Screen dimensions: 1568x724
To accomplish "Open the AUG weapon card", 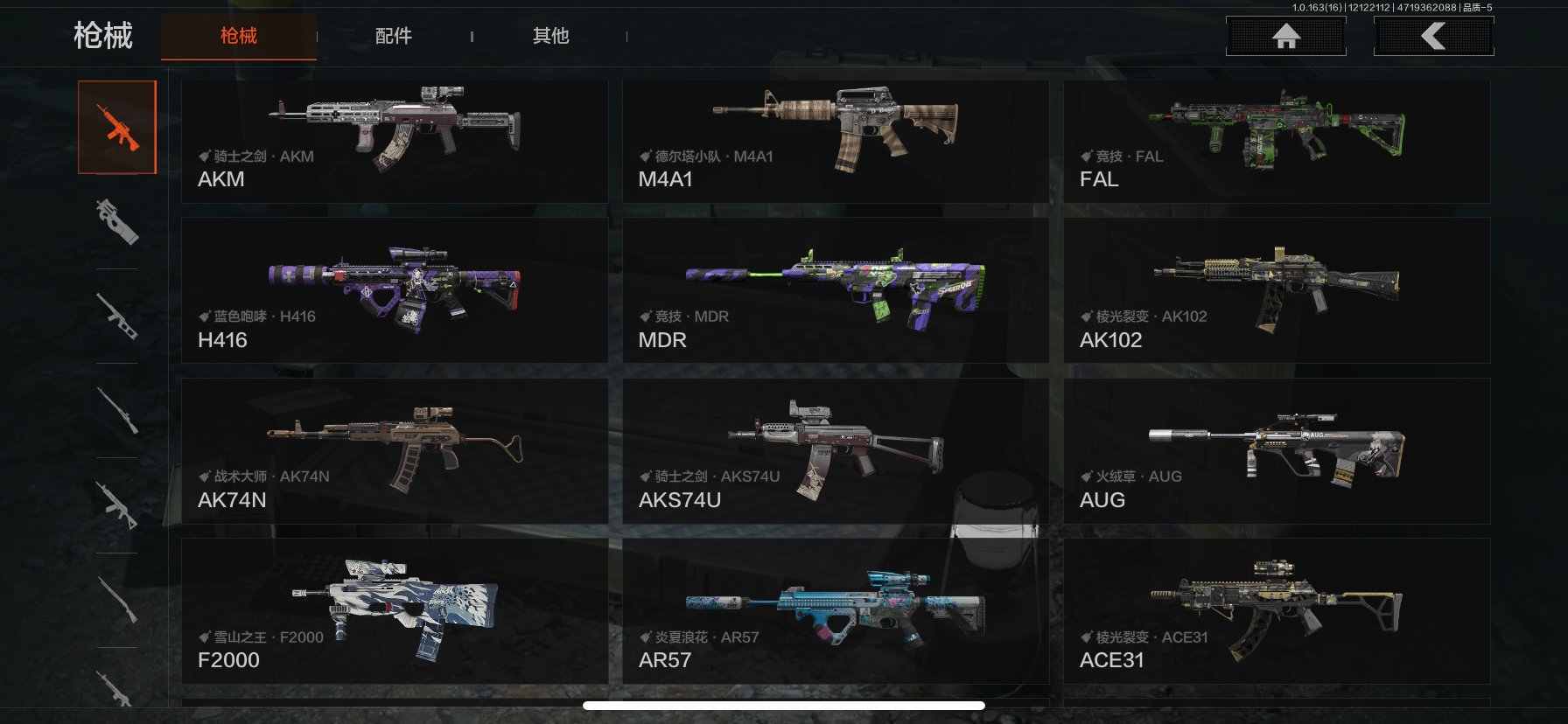I will coord(1276,451).
